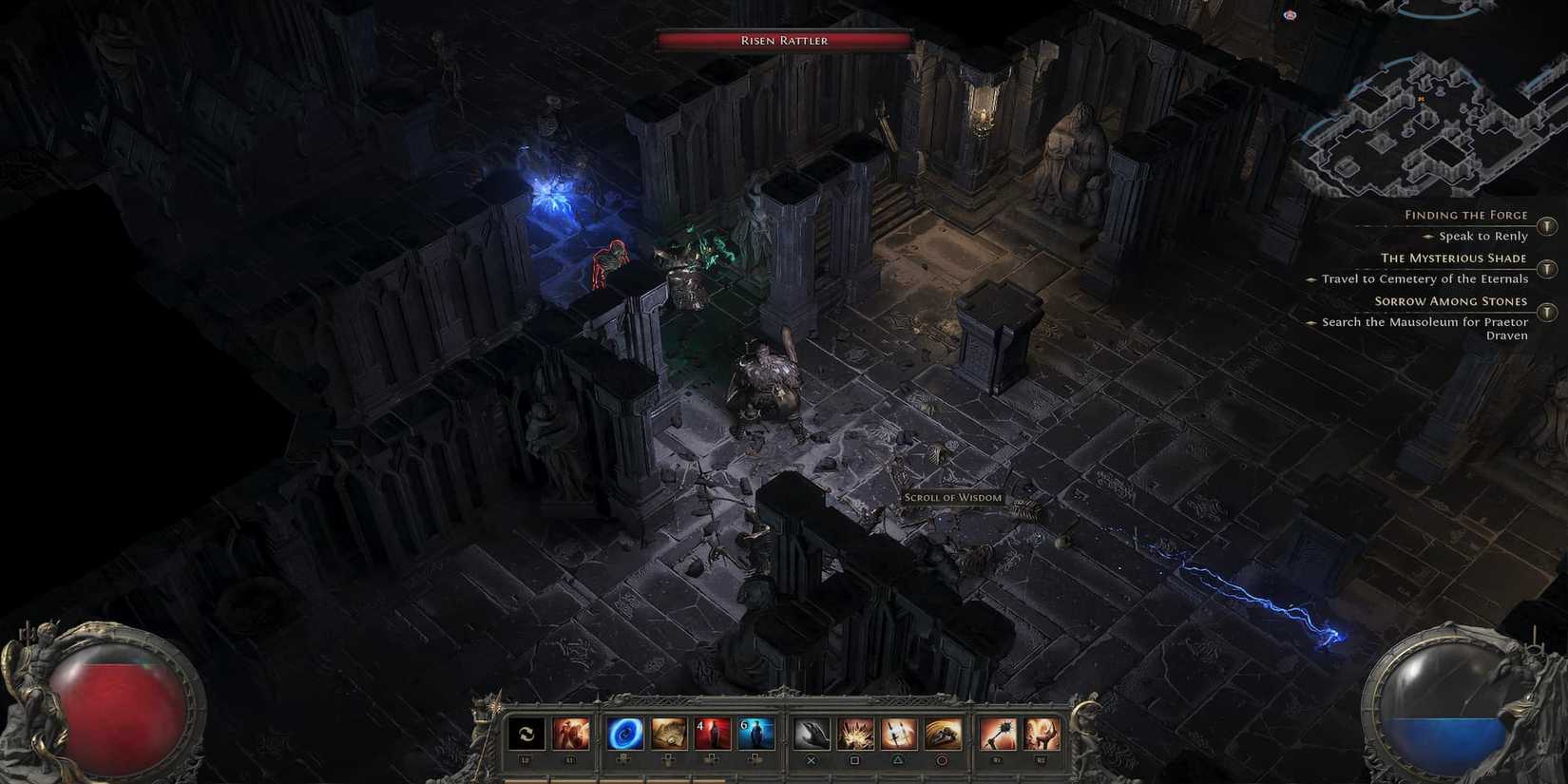Click the weapon swap icon on the skill bar
This screenshot has width=1568, height=784.
point(526,732)
